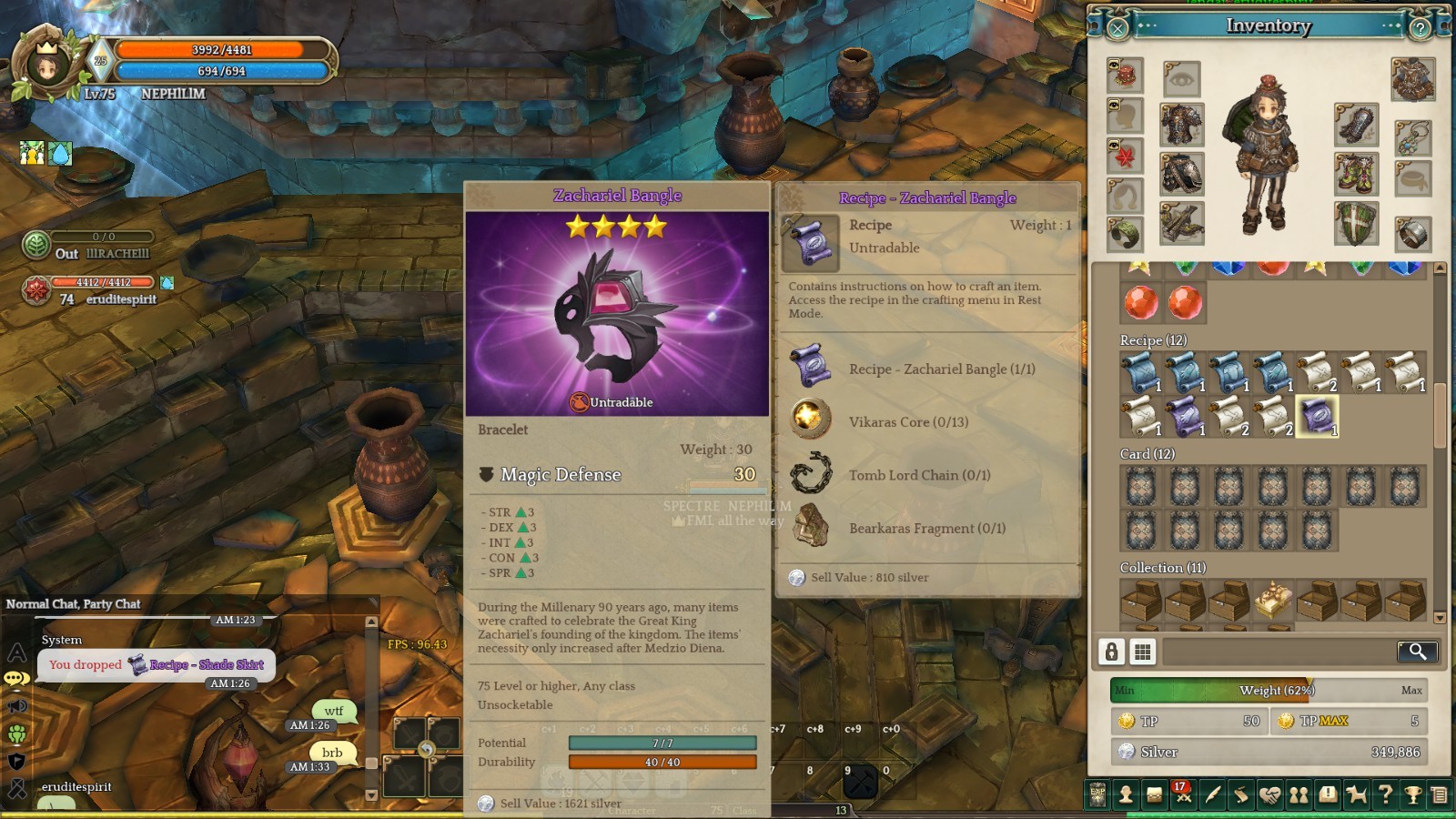Click the weapon swap arrow button

pos(426,749)
